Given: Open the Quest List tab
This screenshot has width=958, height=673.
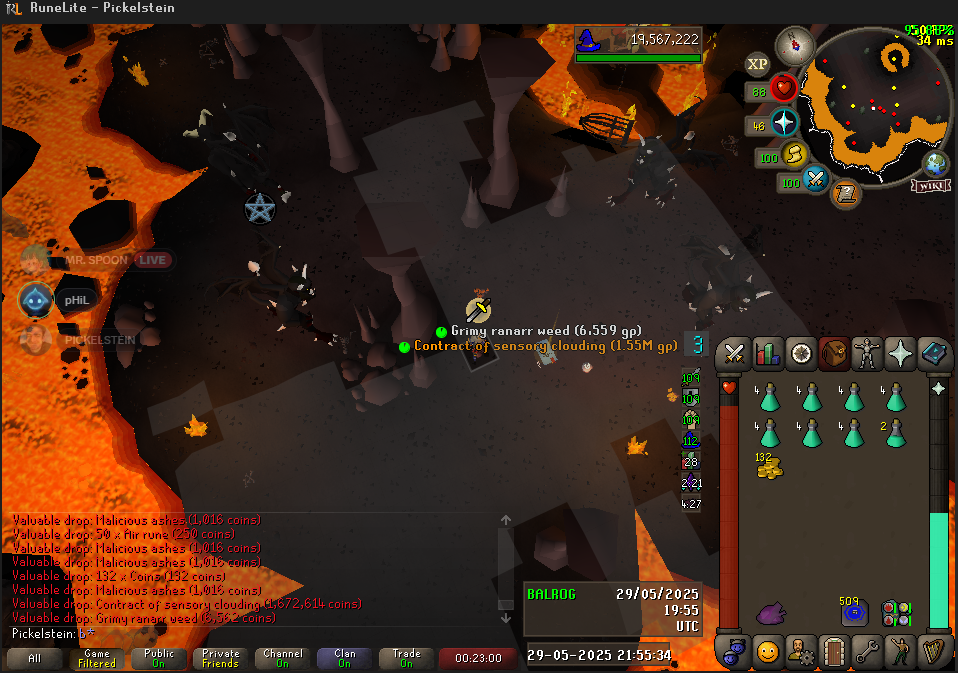Looking at the screenshot, I should point(801,353).
